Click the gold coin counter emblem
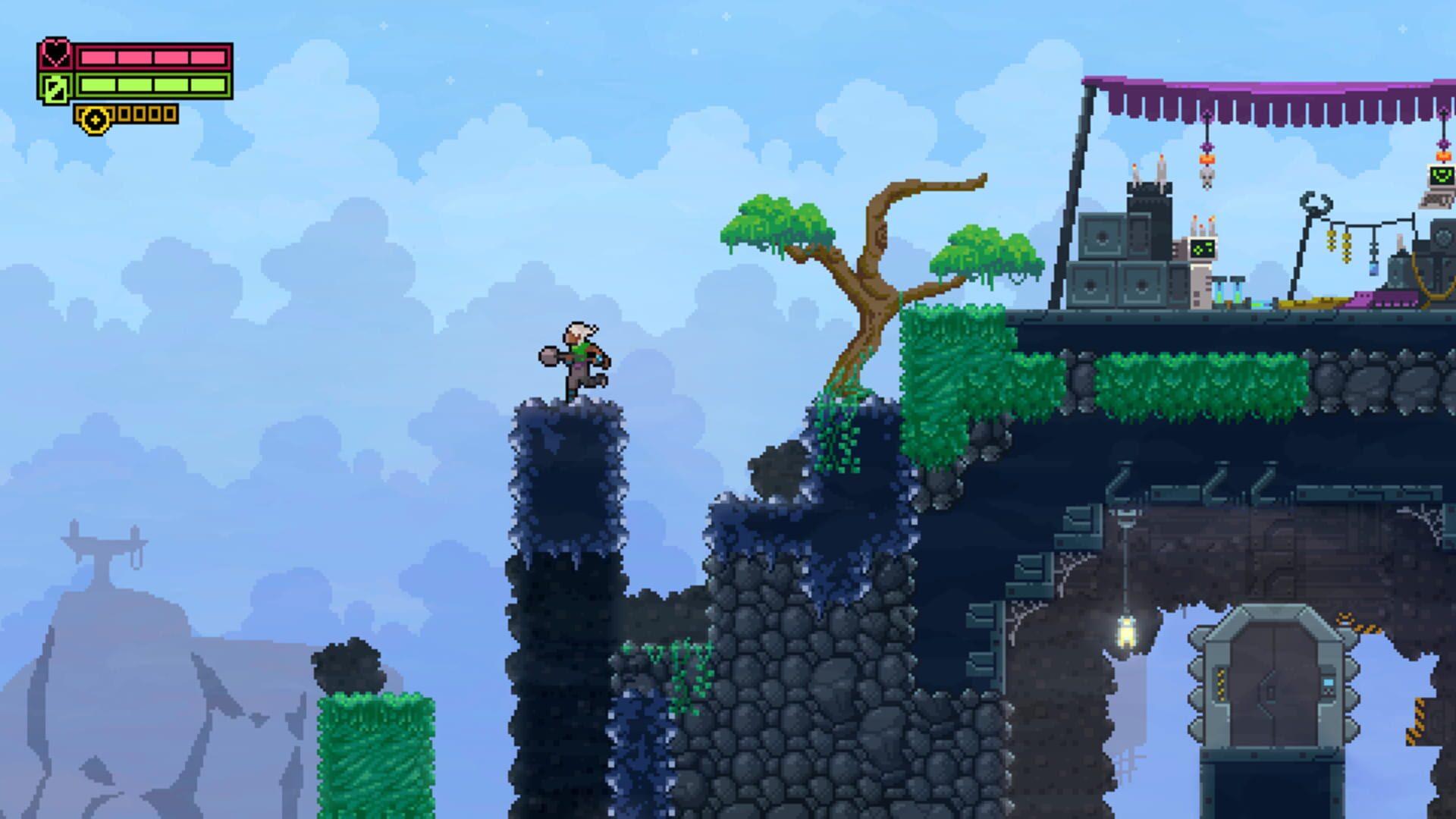1456x819 pixels. [95, 120]
